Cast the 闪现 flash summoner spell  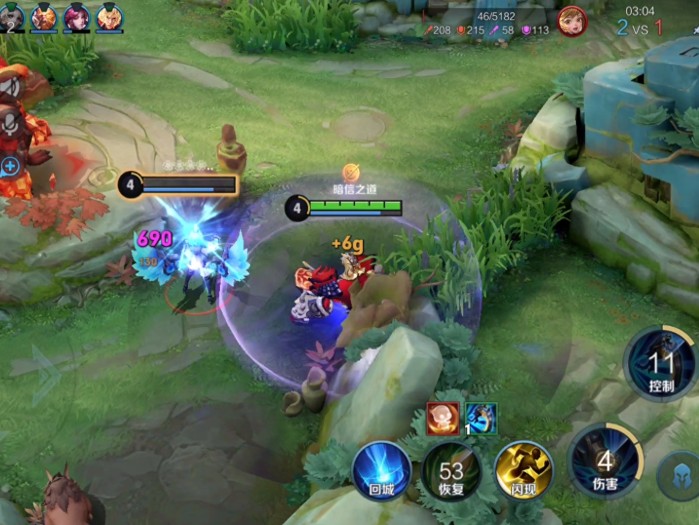(x=523, y=471)
